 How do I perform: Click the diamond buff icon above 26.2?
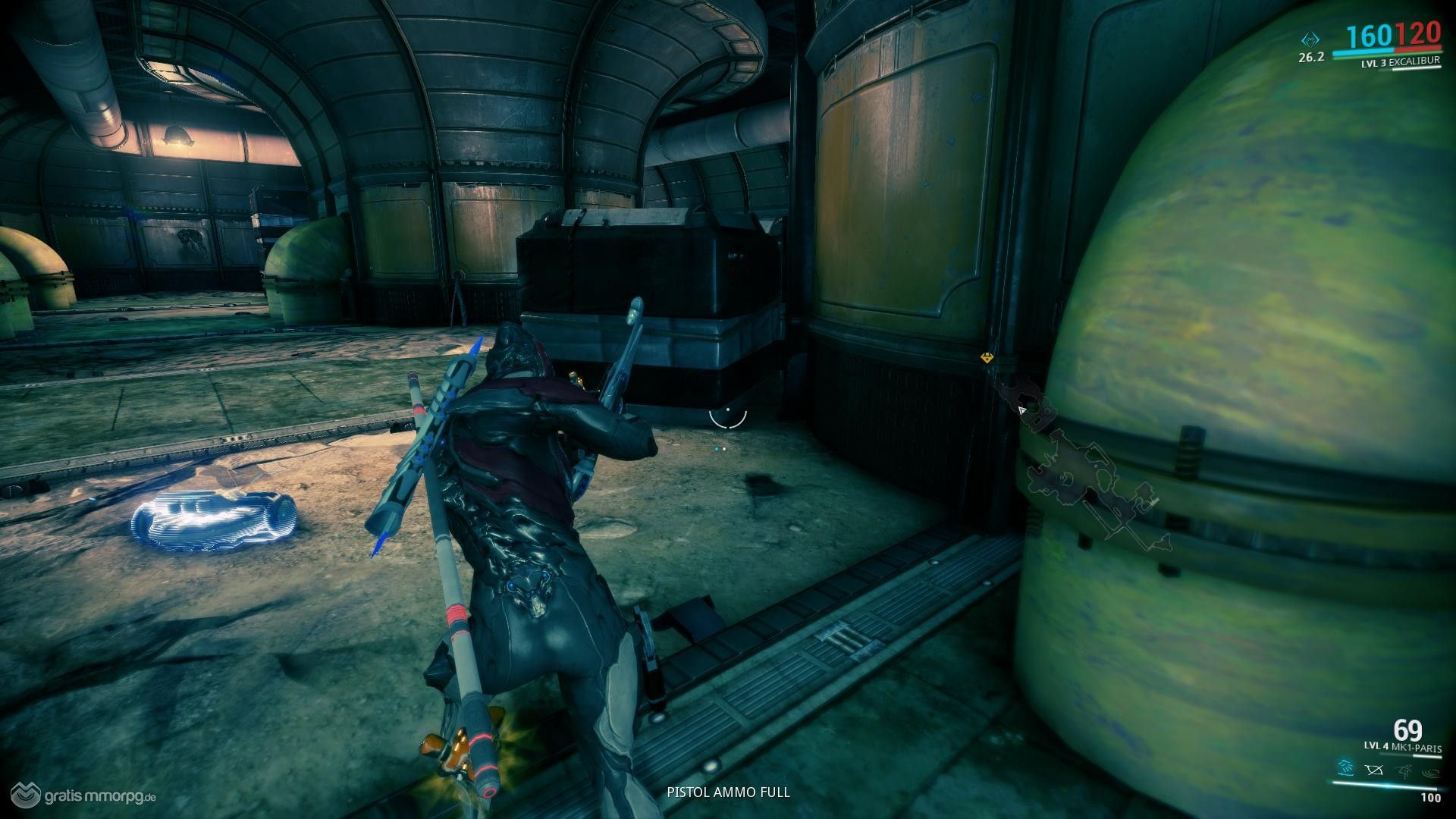click(x=1310, y=39)
